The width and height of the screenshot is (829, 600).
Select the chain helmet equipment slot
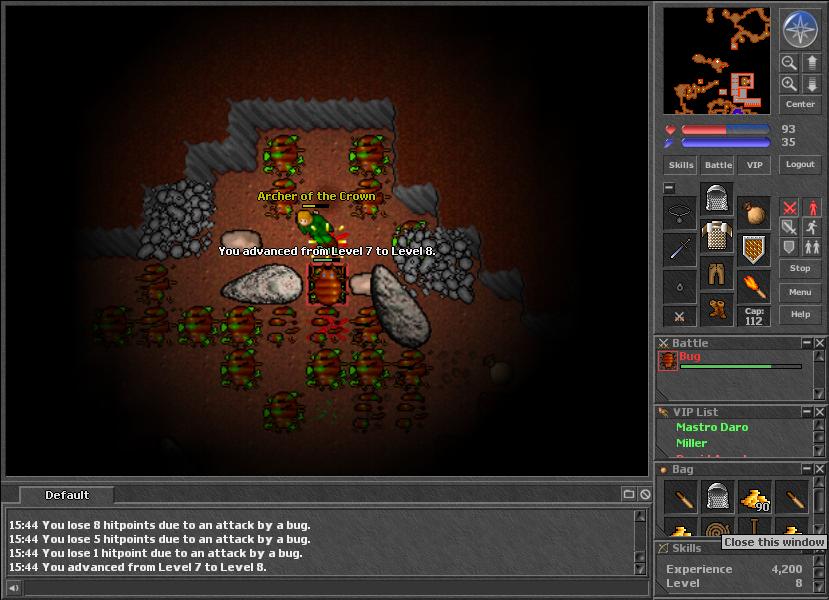pyautogui.click(x=717, y=198)
